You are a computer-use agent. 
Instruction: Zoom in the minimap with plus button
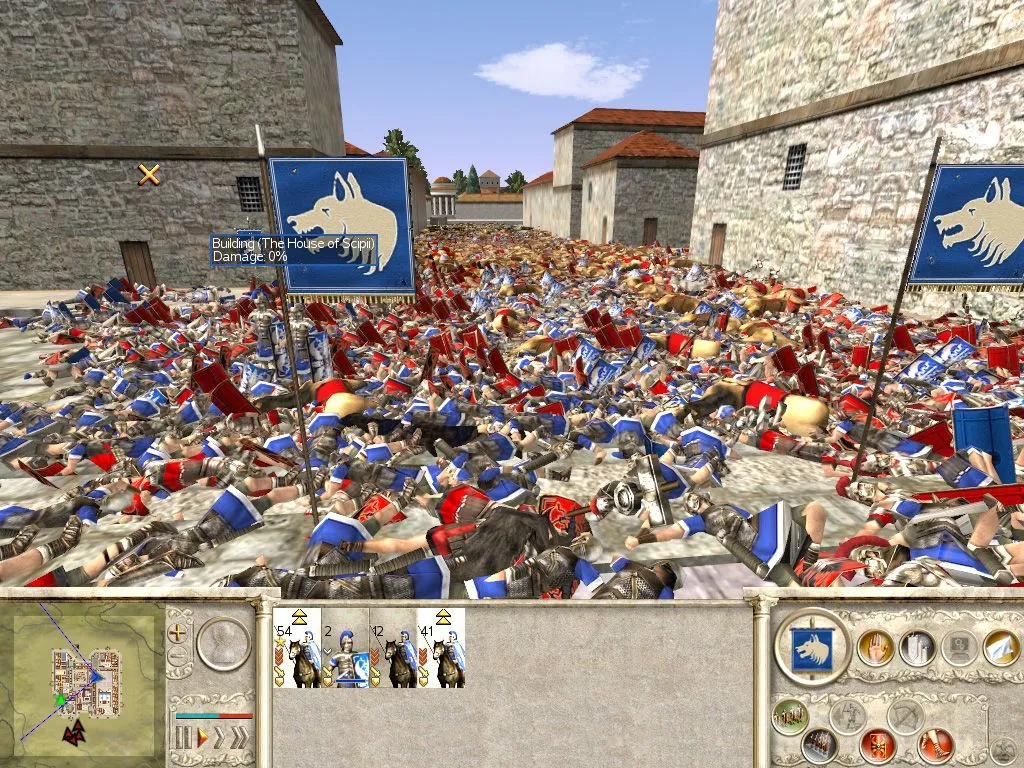point(178,633)
